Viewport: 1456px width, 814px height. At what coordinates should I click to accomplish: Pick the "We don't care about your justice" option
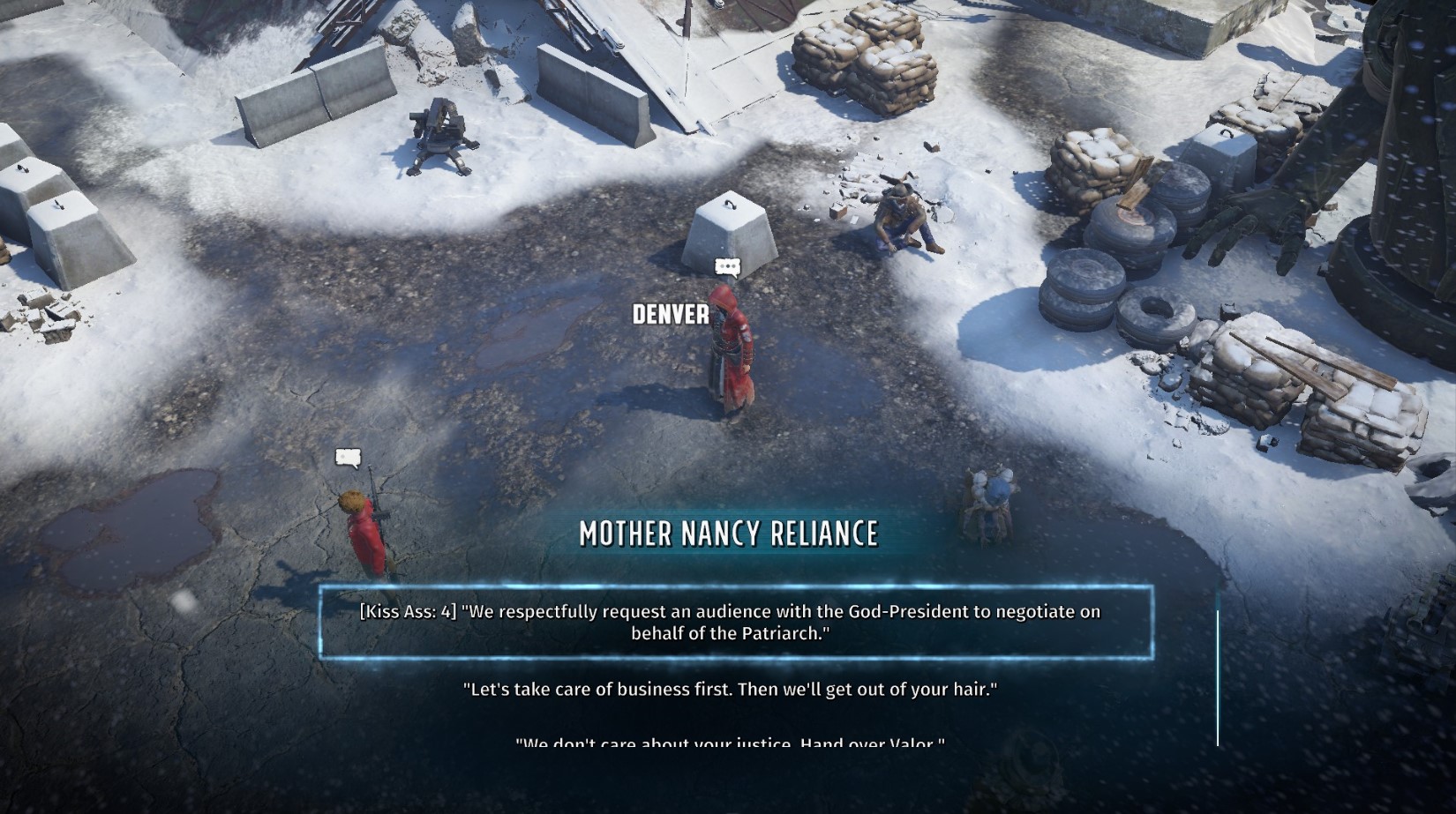tap(728, 745)
